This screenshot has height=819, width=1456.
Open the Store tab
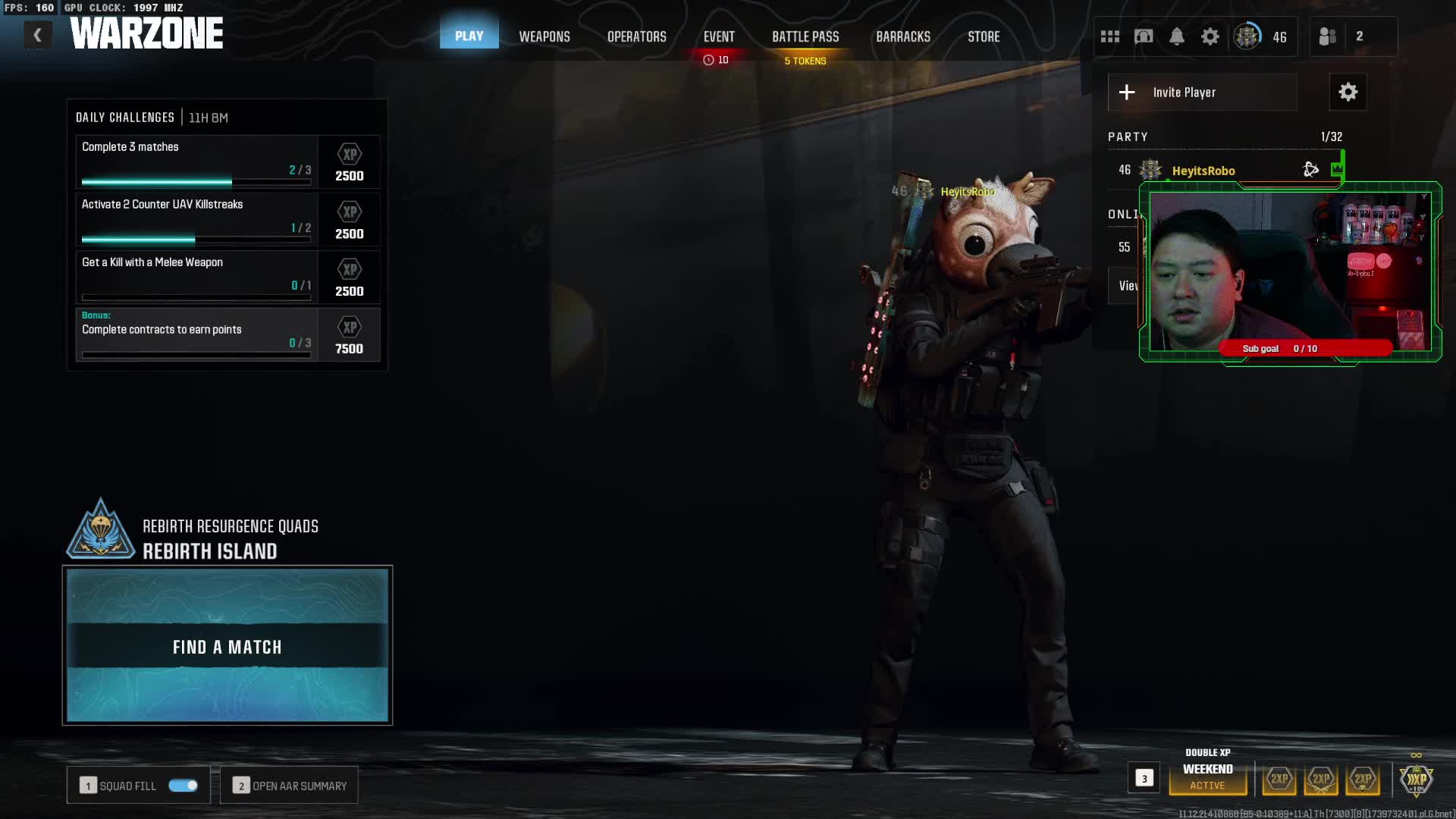pos(984,36)
